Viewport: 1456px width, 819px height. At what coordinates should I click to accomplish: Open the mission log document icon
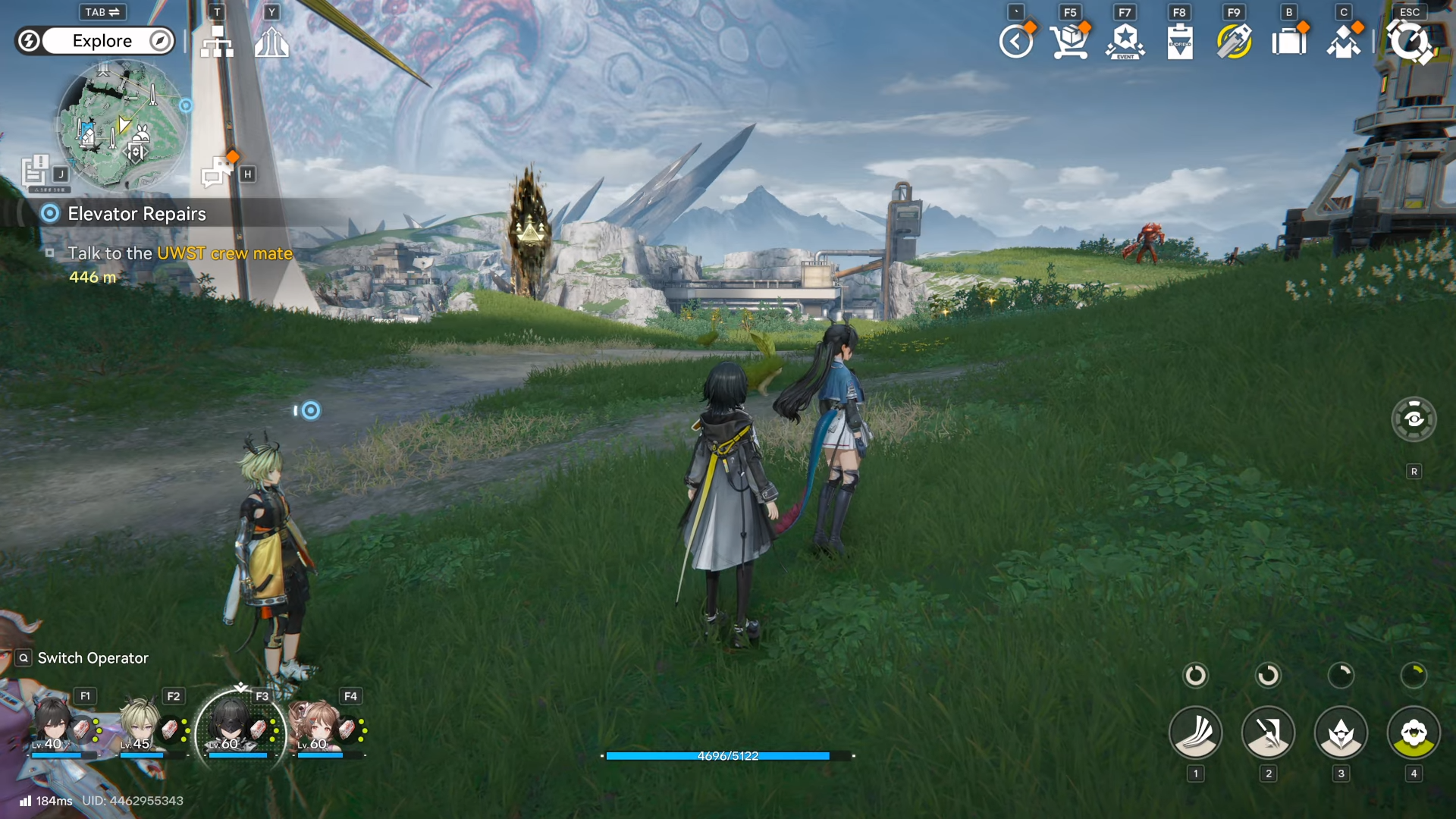click(x=35, y=171)
